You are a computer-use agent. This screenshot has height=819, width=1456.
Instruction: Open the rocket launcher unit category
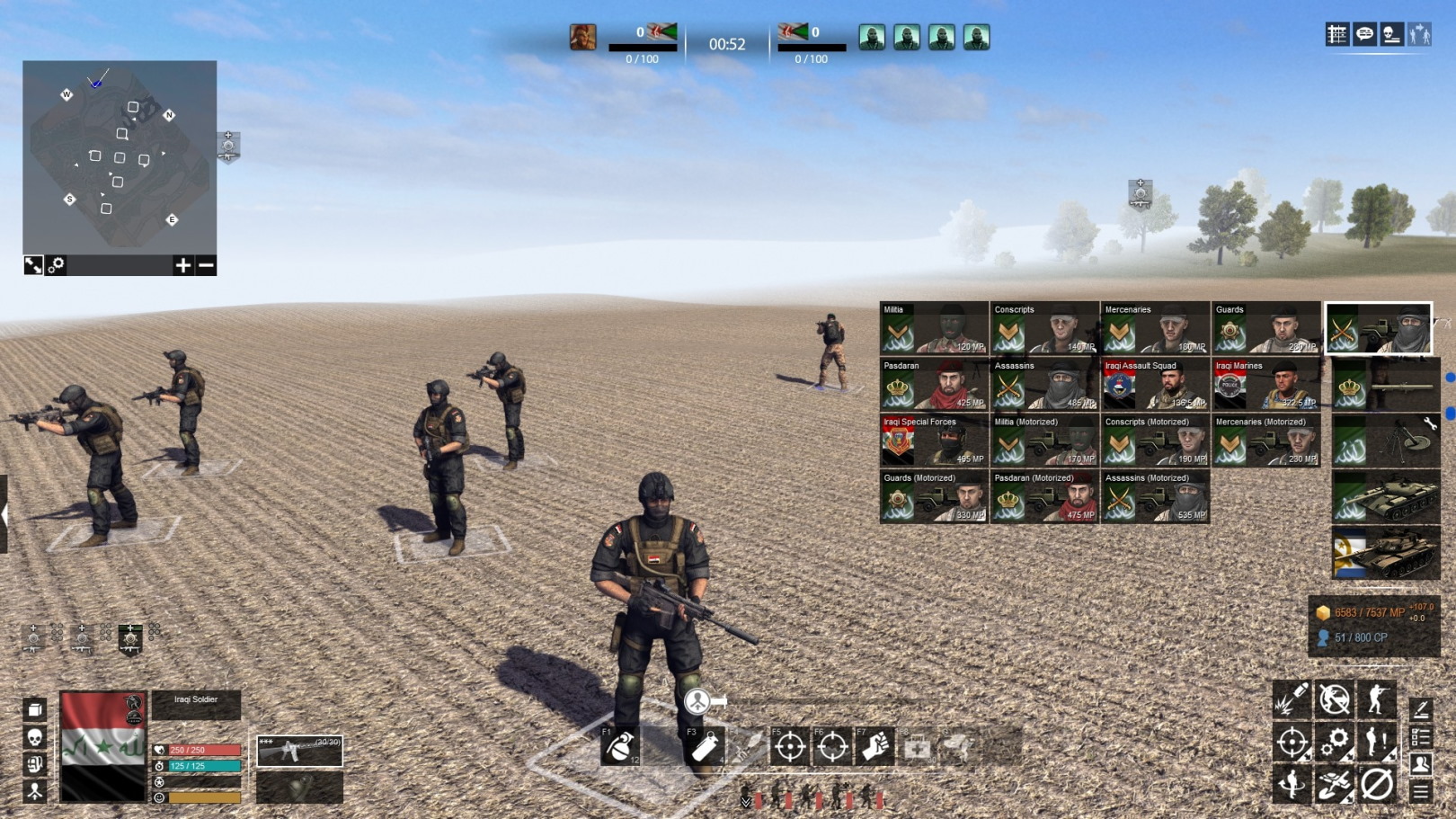(1385, 385)
